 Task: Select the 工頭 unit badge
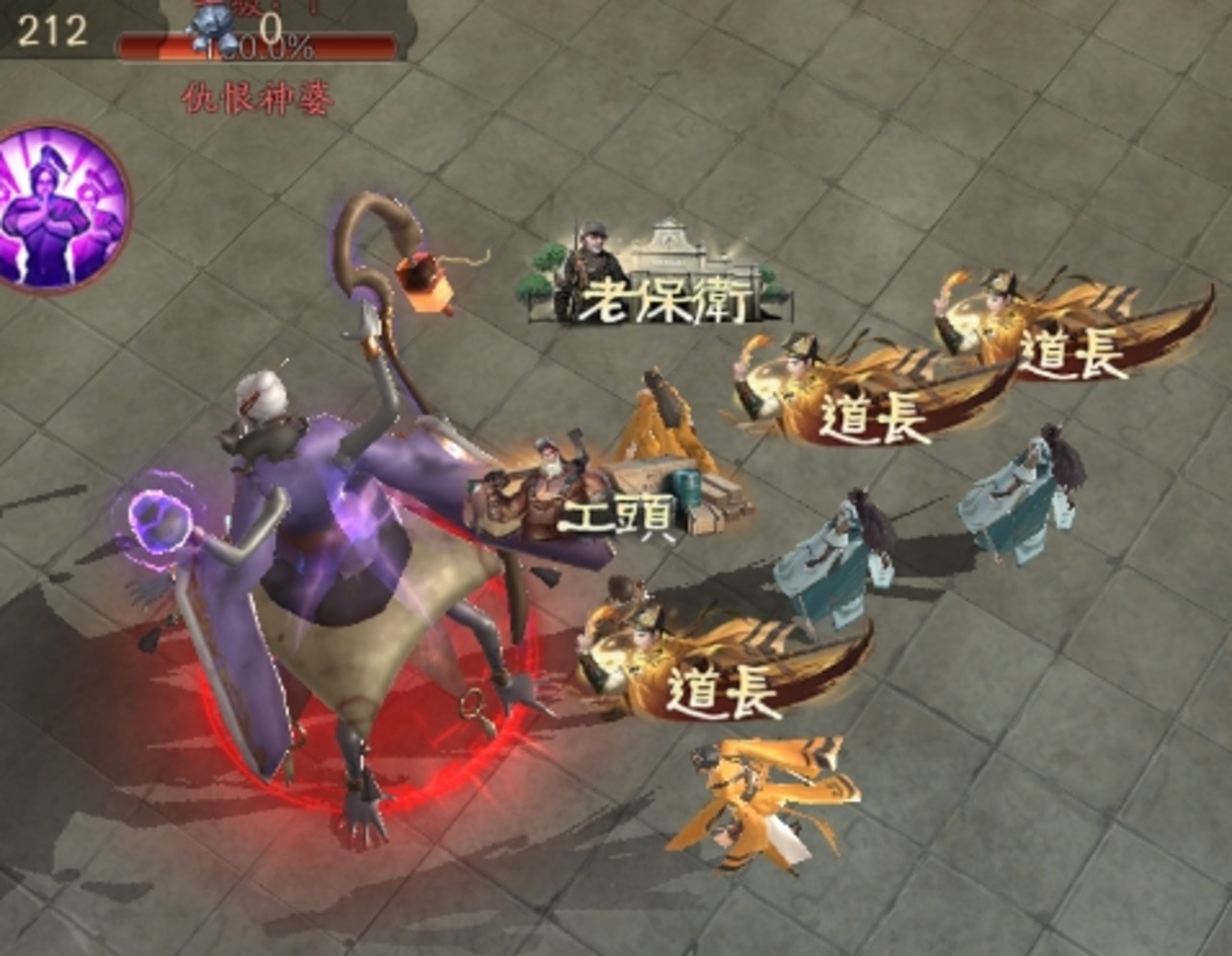coord(606,493)
